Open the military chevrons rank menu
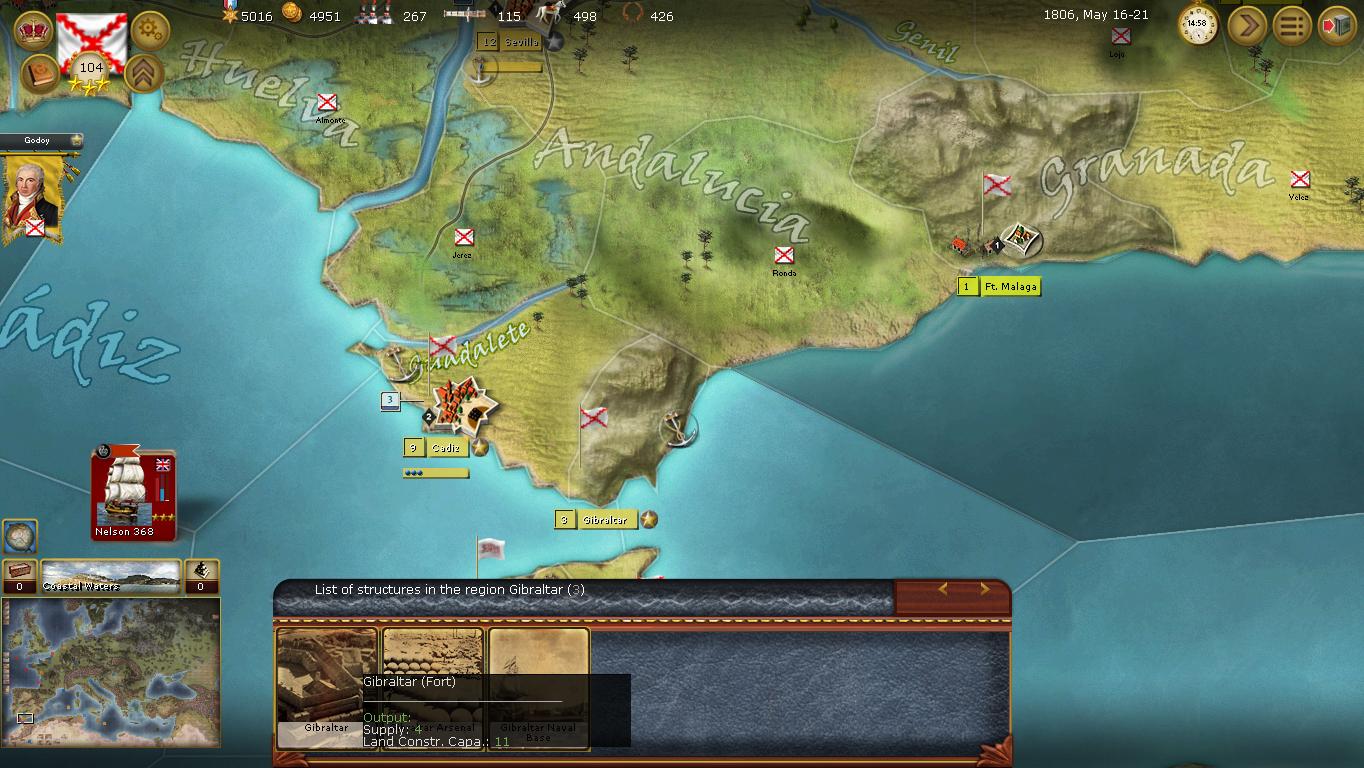The height and width of the screenshot is (768, 1364). coord(145,73)
